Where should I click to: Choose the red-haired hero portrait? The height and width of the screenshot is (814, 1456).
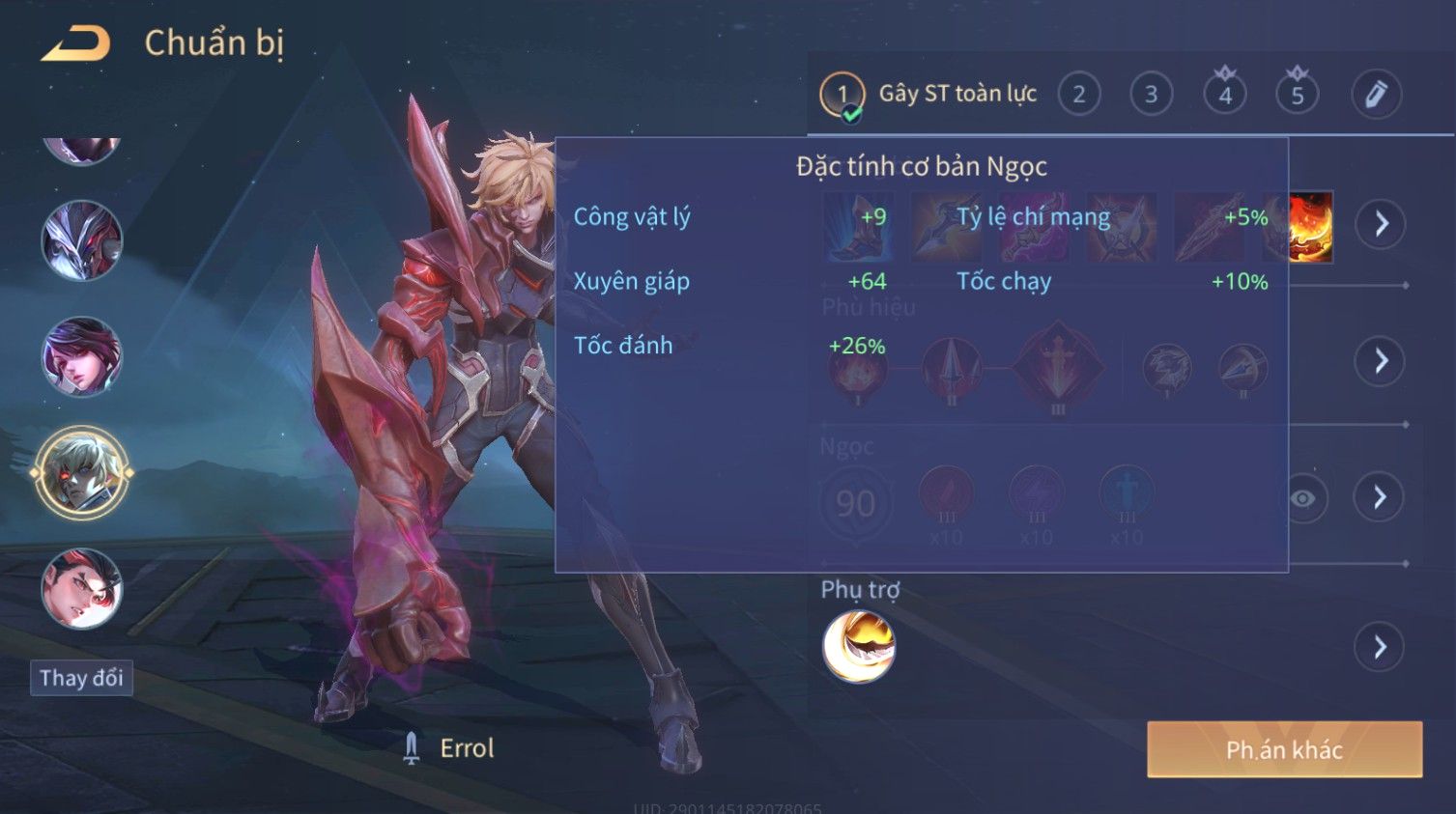pyautogui.click(x=82, y=588)
